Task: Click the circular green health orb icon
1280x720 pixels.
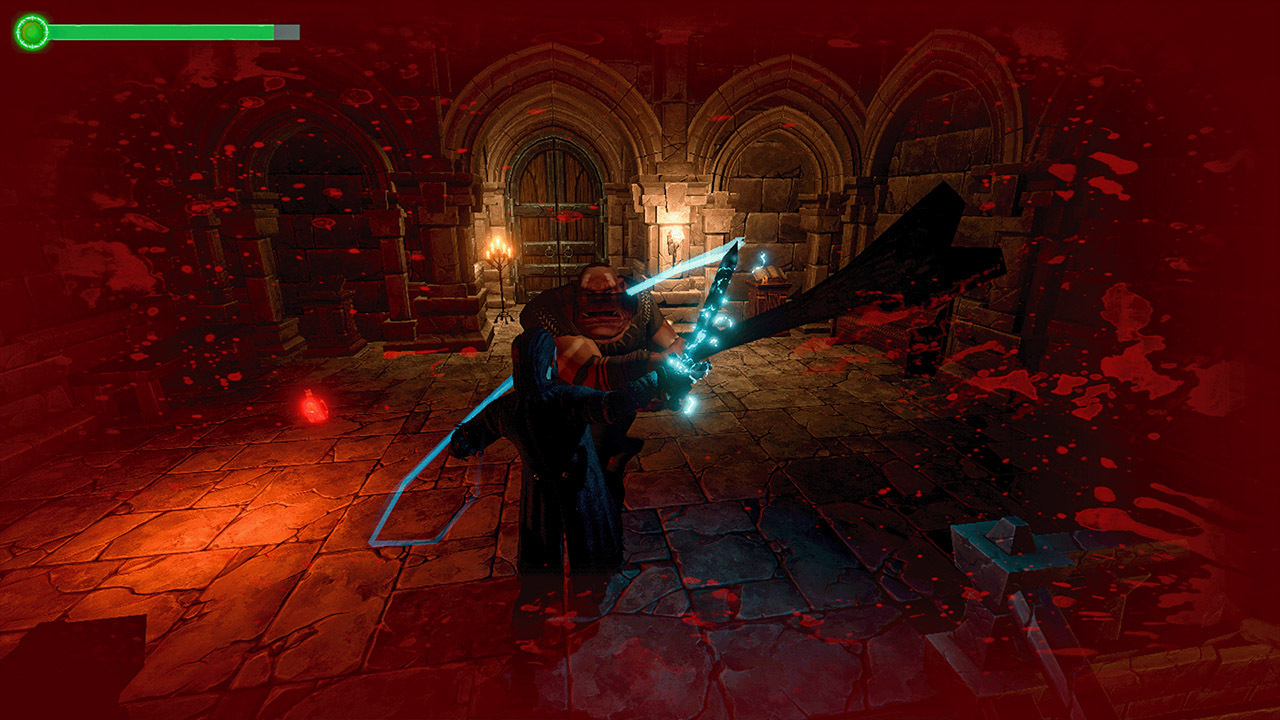Action: pos(33,31)
